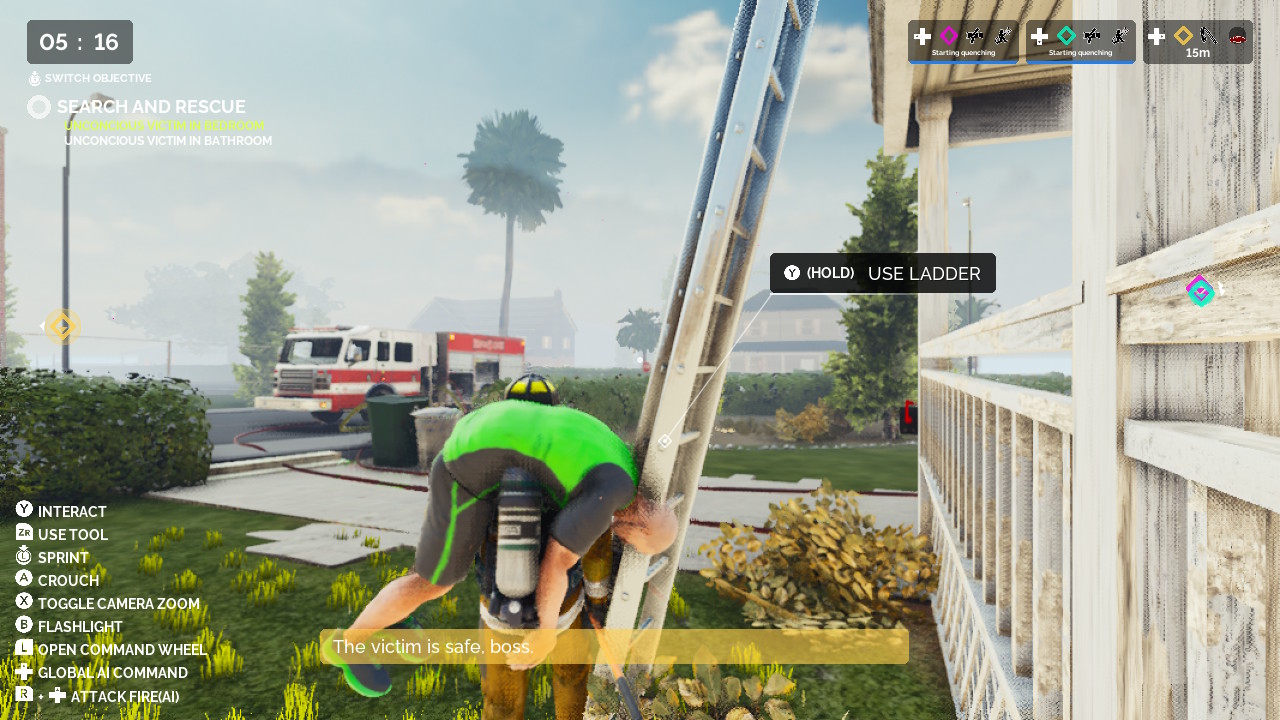Expand the Search and Rescue objective circle
The height and width of the screenshot is (720, 1280).
39,106
